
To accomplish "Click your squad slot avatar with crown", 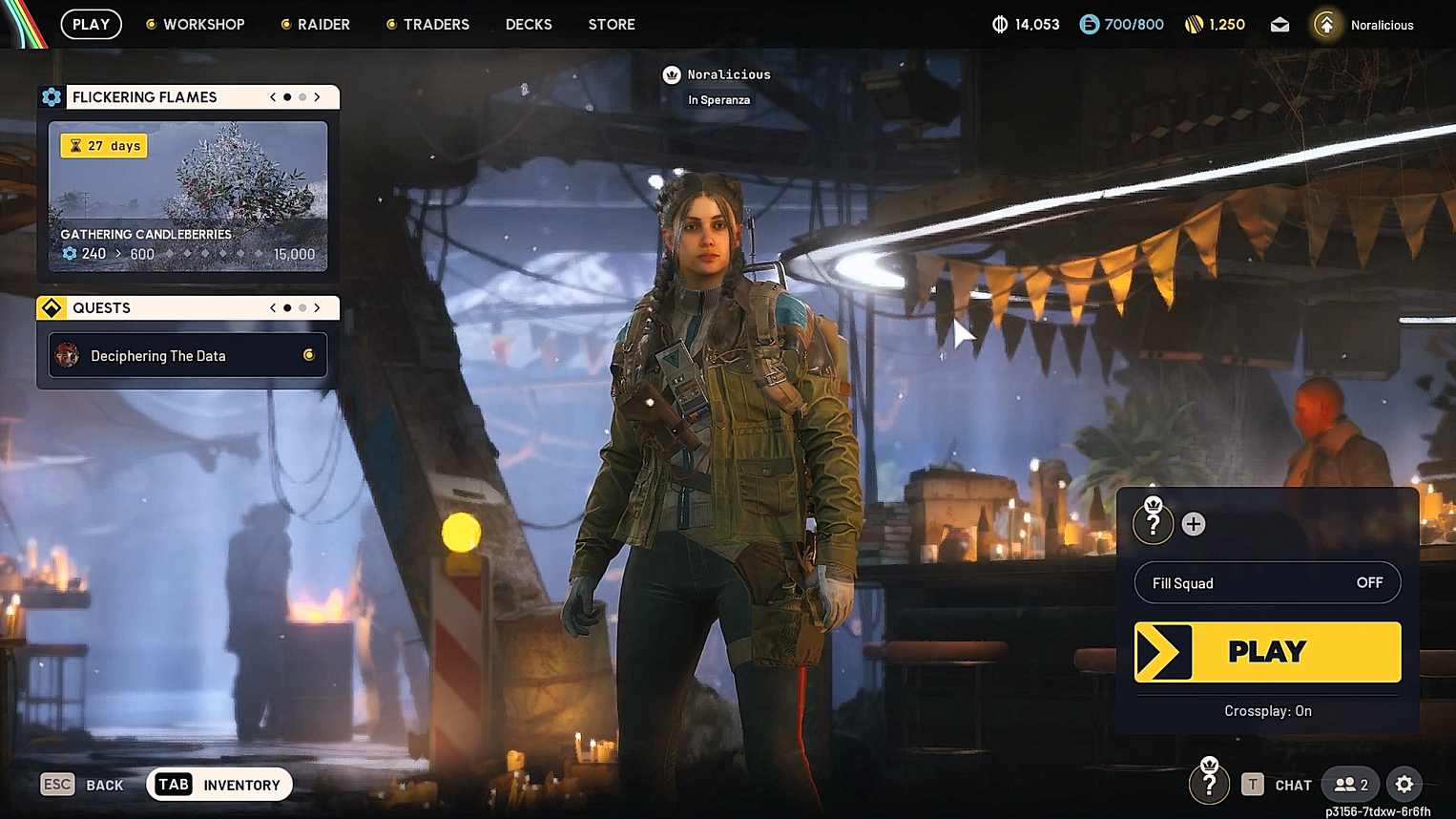I will [1154, 523].
